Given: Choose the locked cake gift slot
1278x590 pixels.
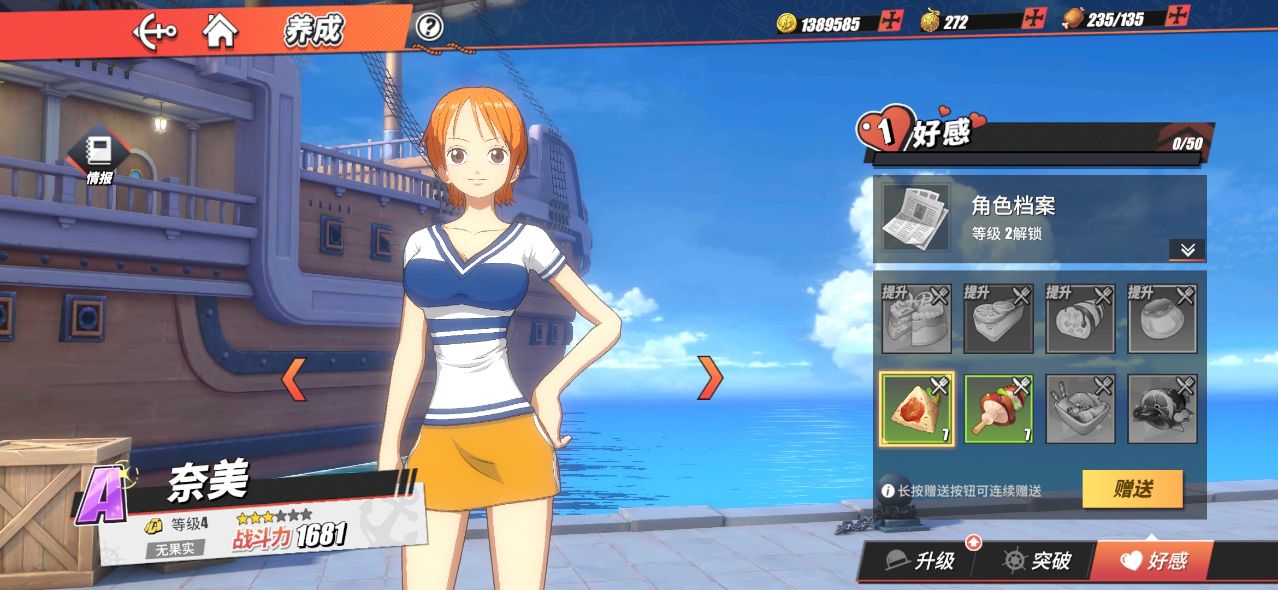Looking at the screenshot, I should 916,320.
